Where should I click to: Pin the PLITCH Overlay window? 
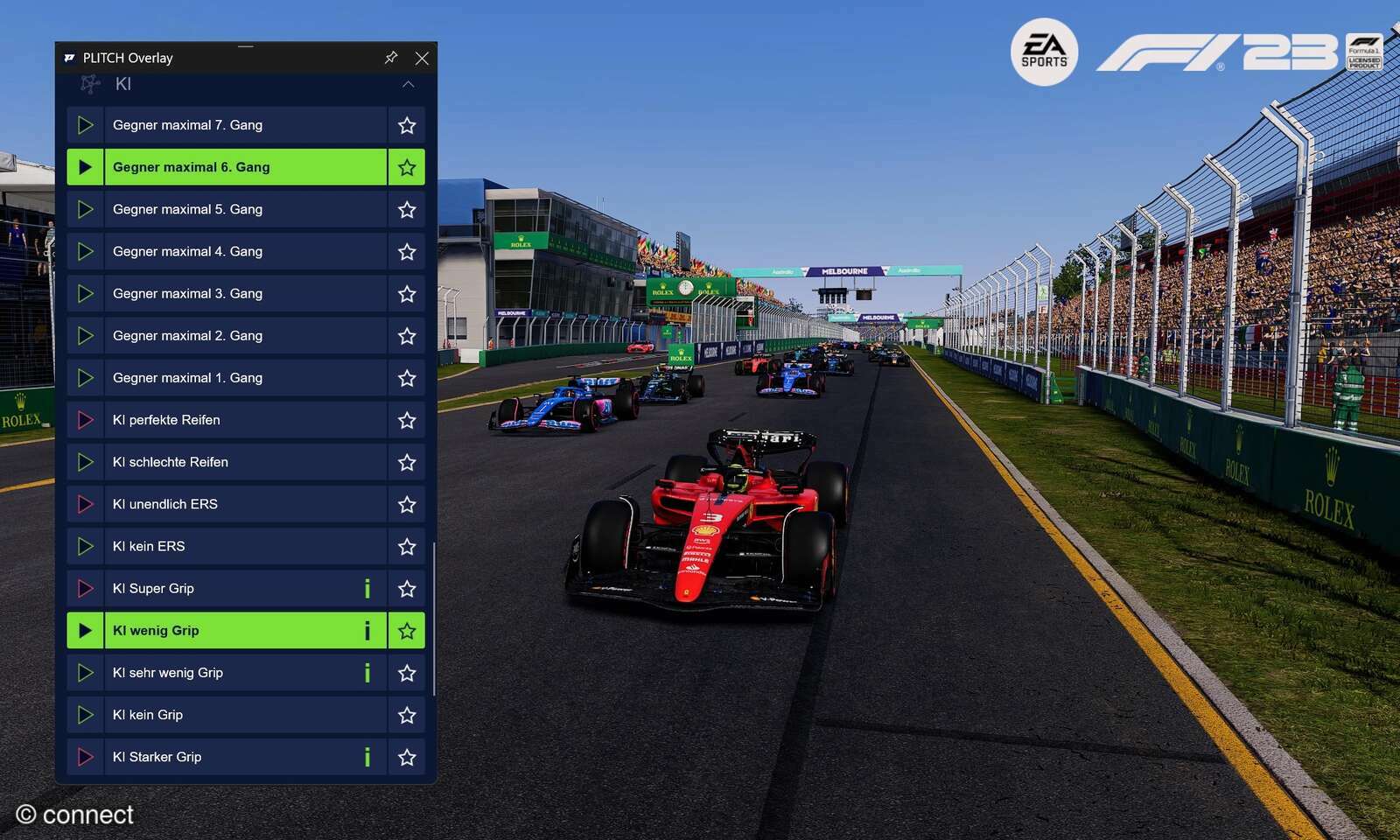tap(390, 58)
